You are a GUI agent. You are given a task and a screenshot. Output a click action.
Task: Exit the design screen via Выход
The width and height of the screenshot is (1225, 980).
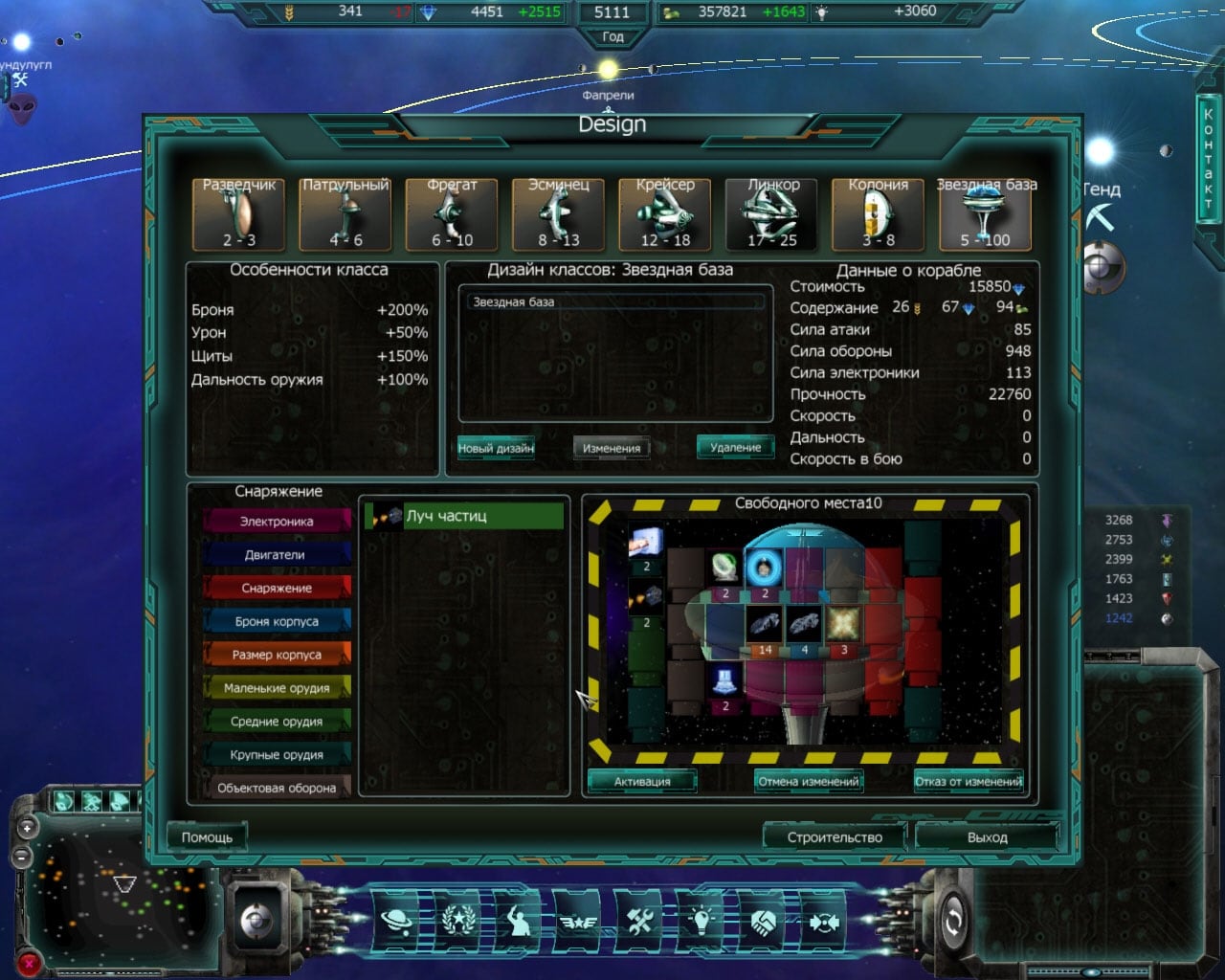pyautogui.click(x=987, y=837)
